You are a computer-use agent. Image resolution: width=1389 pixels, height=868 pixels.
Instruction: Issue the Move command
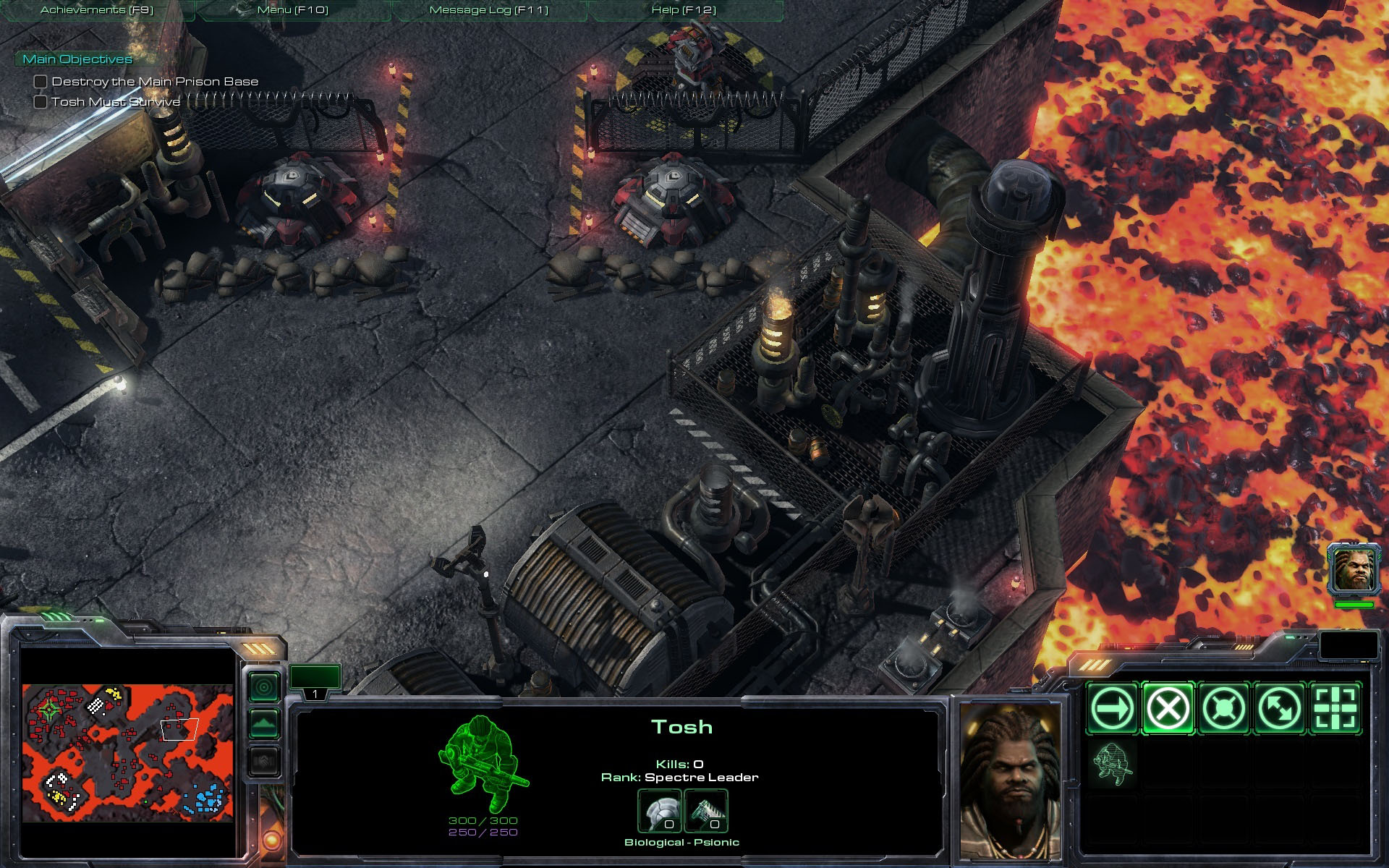pyautogui.click(x=1112, y=708)
